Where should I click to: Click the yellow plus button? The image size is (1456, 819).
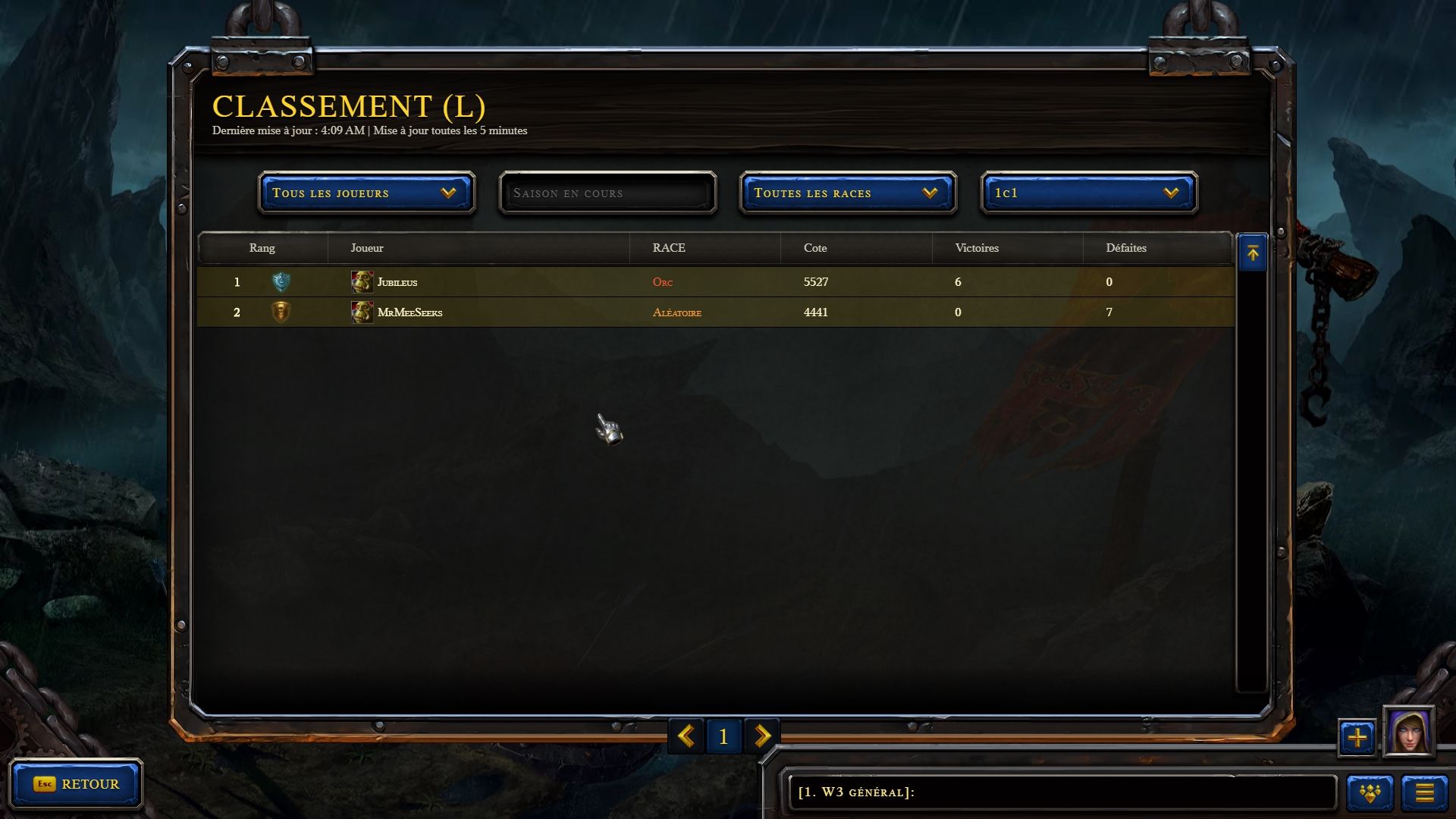coord(1357,737)
